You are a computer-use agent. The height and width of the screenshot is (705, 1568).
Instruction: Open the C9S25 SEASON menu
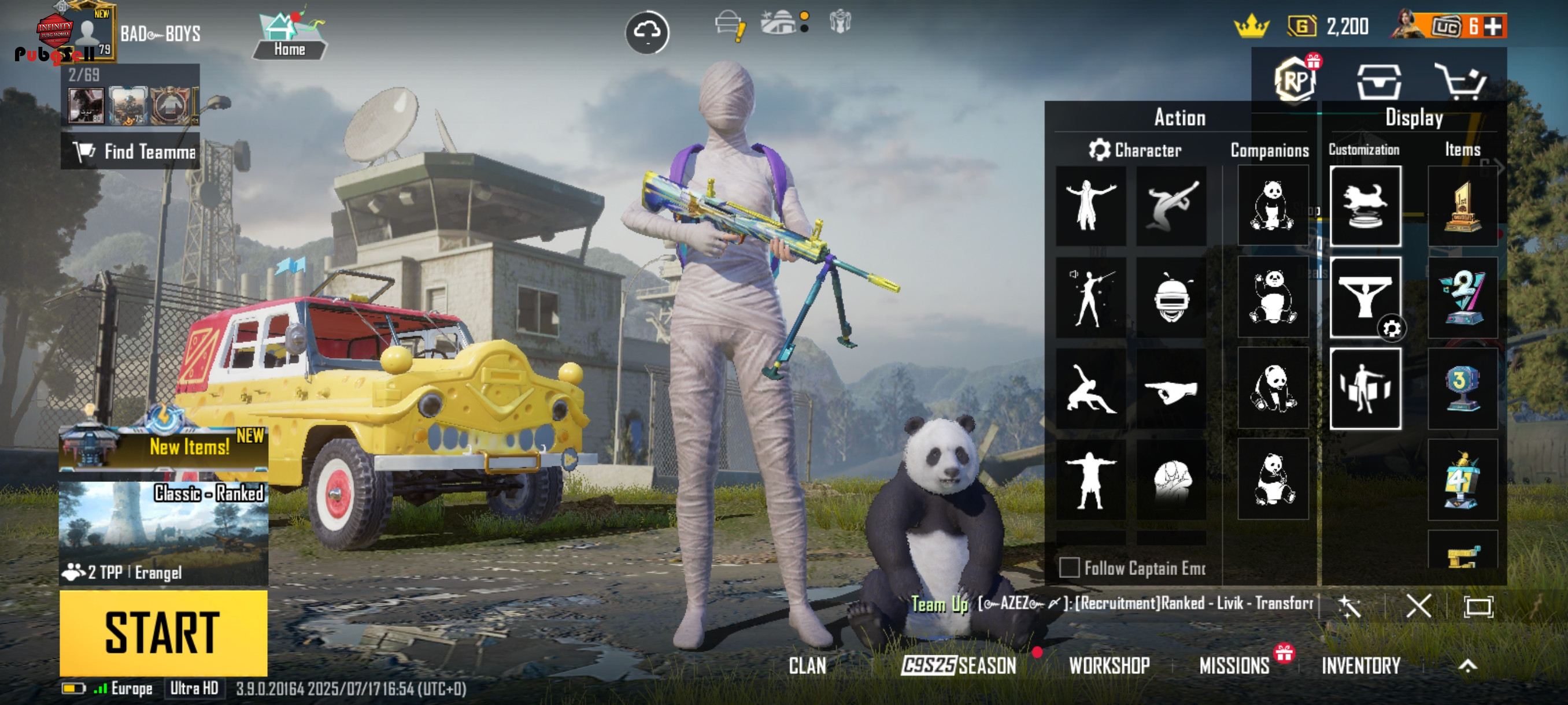coord(959,666)
